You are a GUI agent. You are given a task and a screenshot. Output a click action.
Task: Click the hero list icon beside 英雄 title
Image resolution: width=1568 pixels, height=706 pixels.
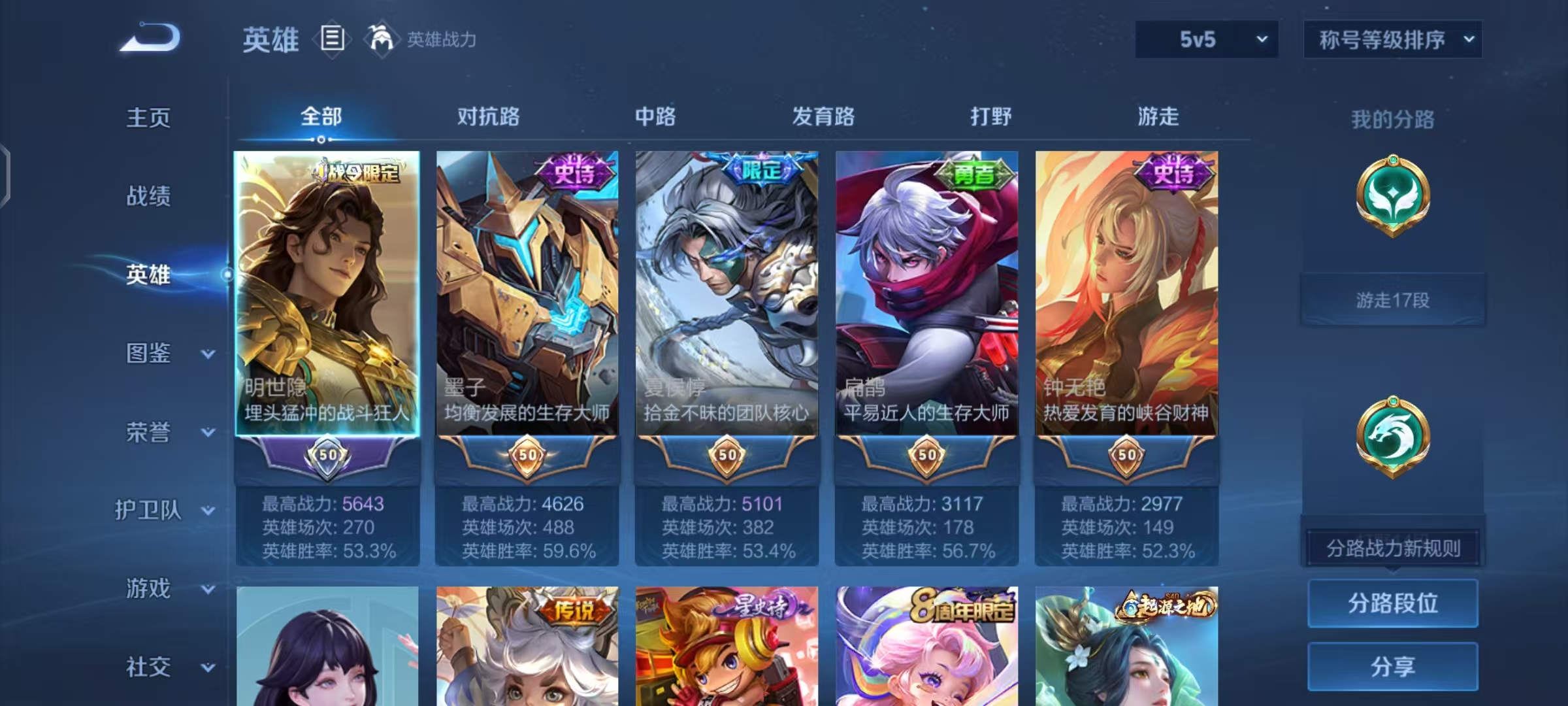tap(332, 39)
